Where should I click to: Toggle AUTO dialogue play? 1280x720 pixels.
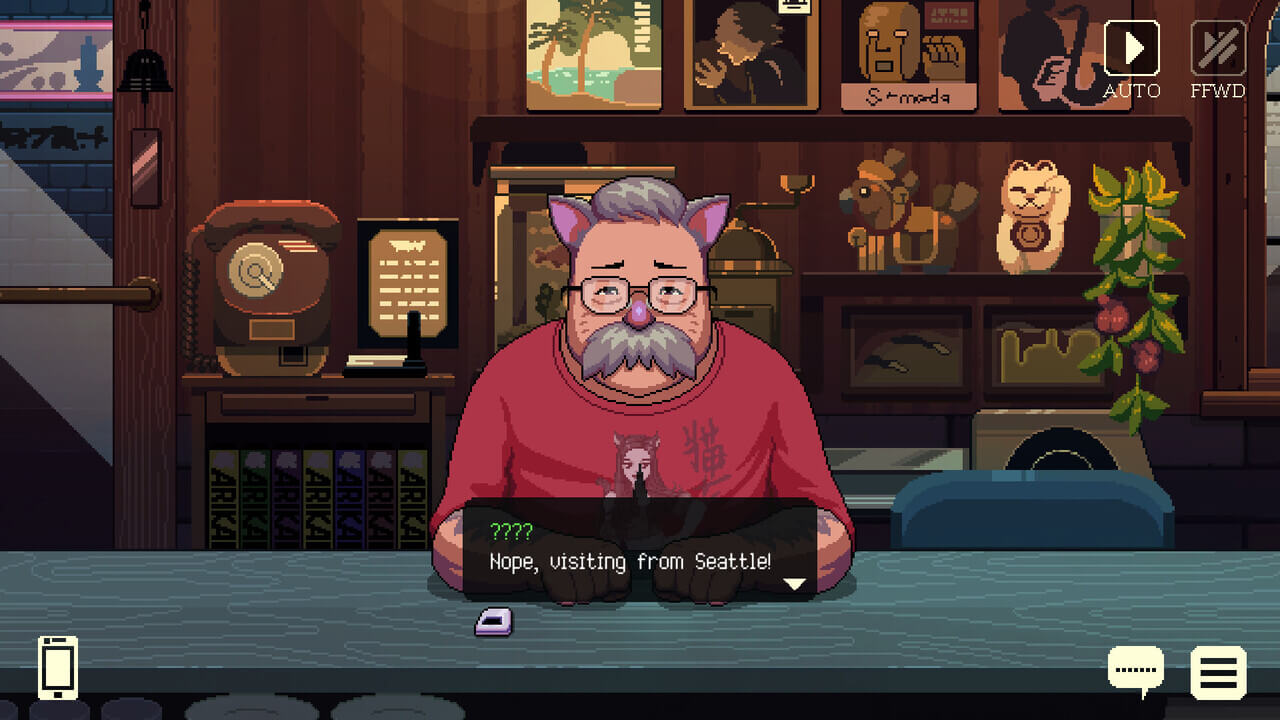click(x=1131, y=49)
